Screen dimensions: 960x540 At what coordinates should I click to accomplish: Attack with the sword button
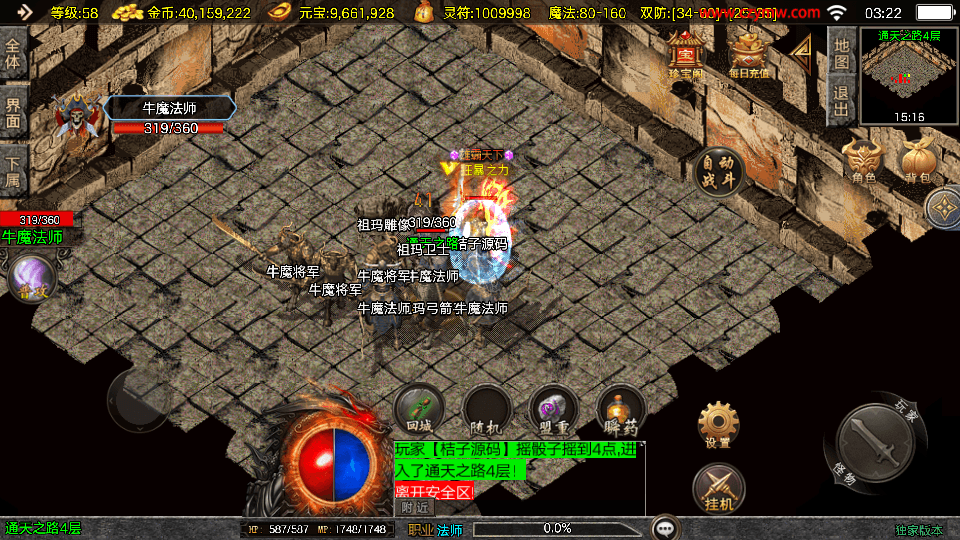[x=872, y=441]
